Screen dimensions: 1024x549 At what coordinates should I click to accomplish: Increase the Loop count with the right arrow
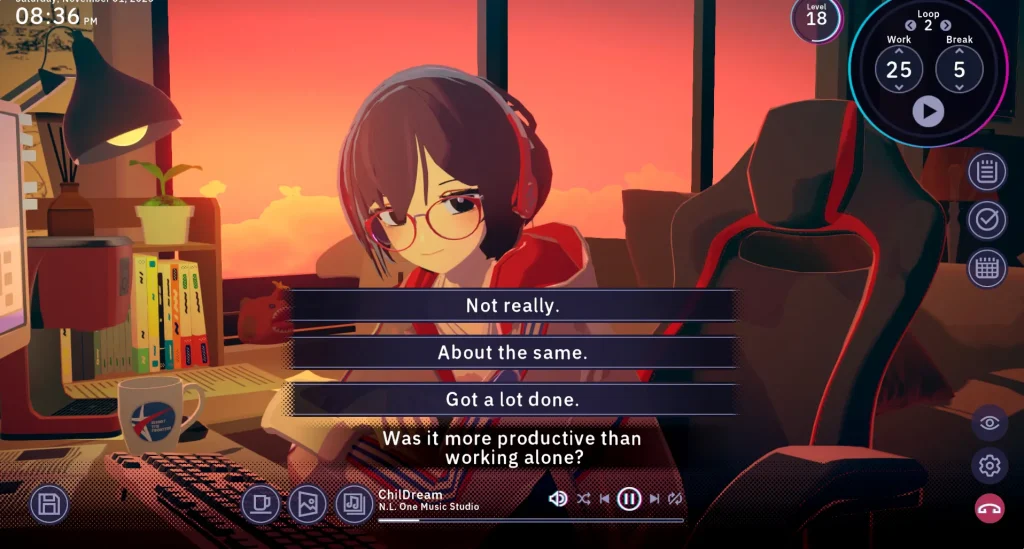coord(946,25)
